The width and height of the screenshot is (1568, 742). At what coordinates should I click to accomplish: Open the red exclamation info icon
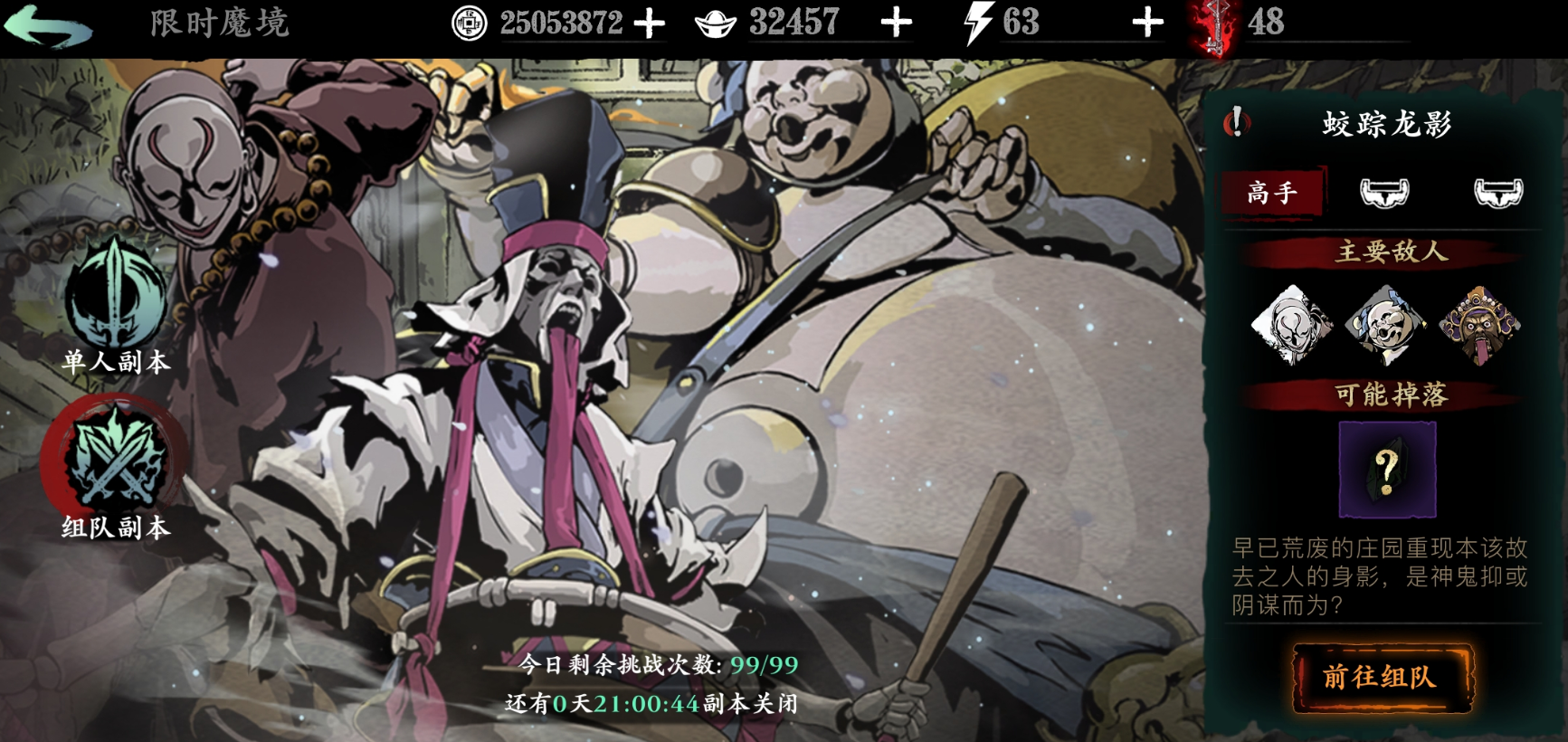tap(1236, 122)
